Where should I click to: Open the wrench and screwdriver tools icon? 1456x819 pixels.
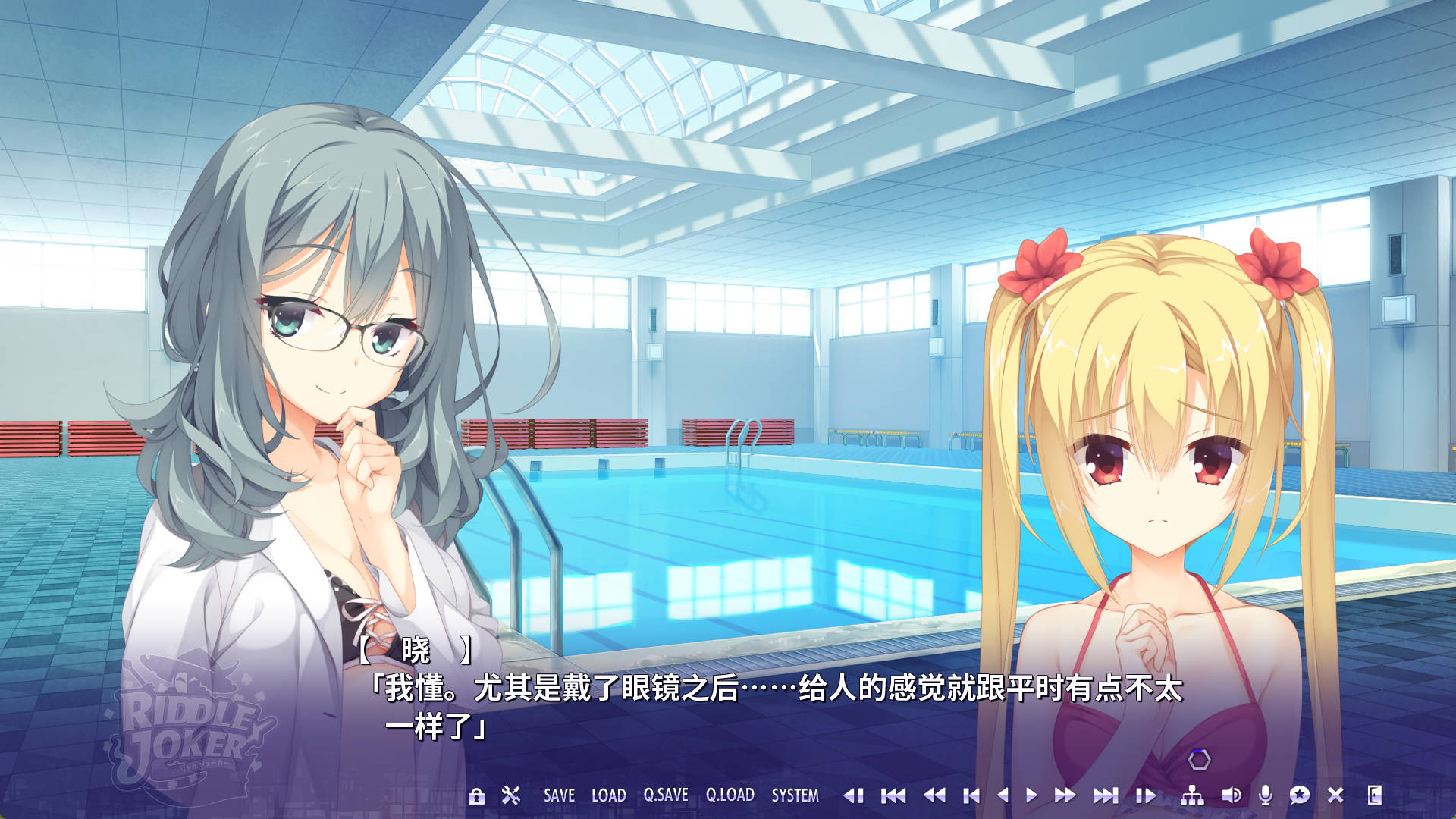coord(511,795)
